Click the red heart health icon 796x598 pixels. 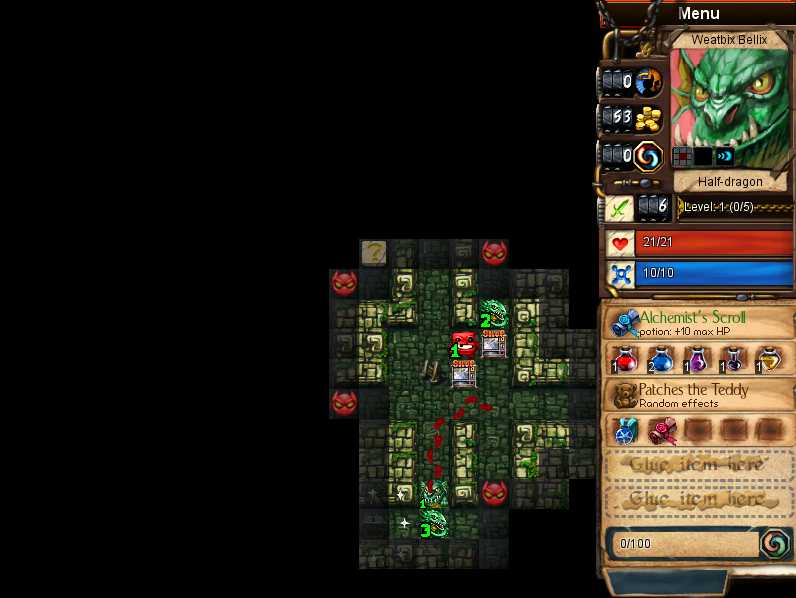tap(620, 243)
